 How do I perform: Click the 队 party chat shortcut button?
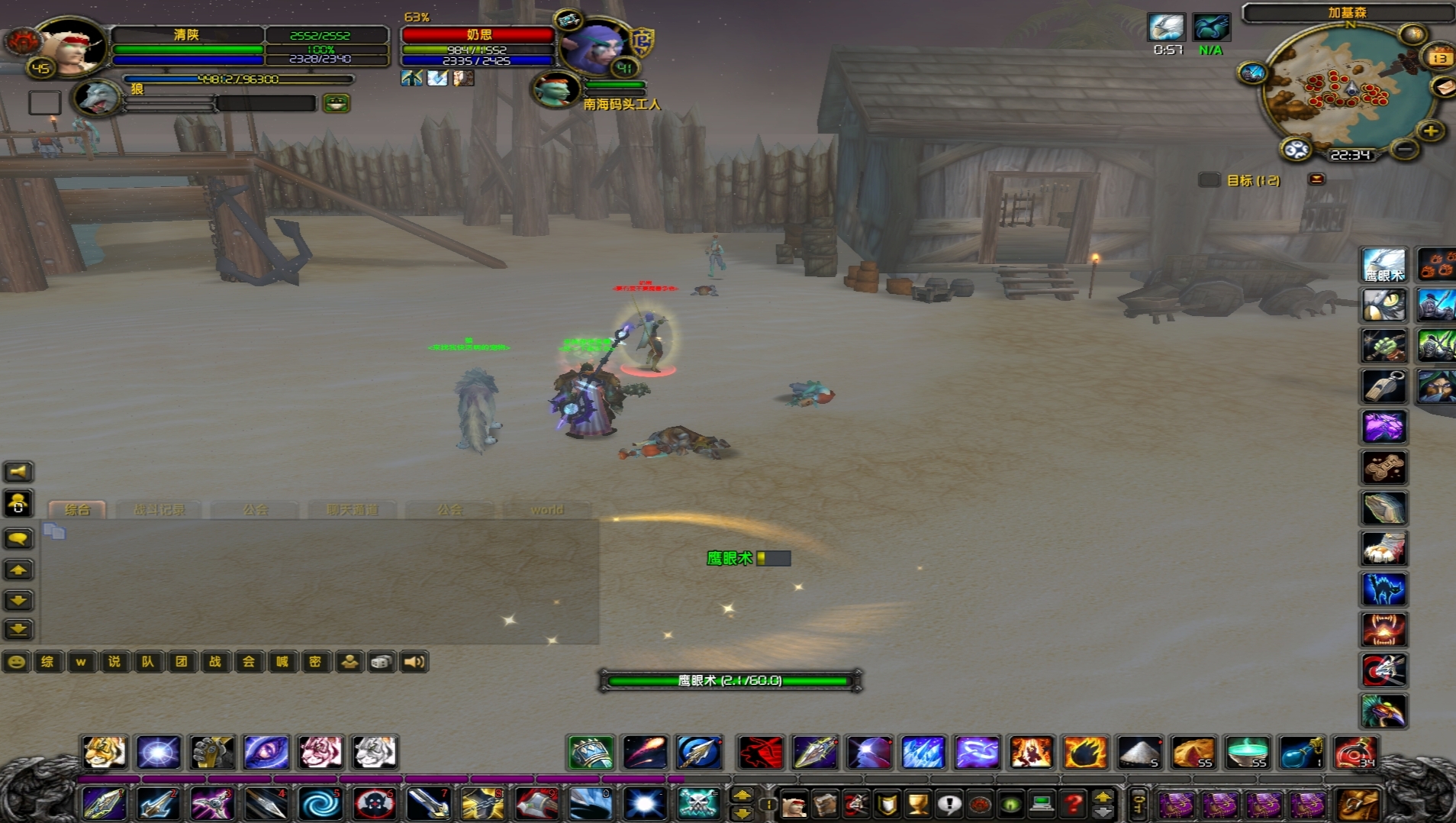(147, 662)
